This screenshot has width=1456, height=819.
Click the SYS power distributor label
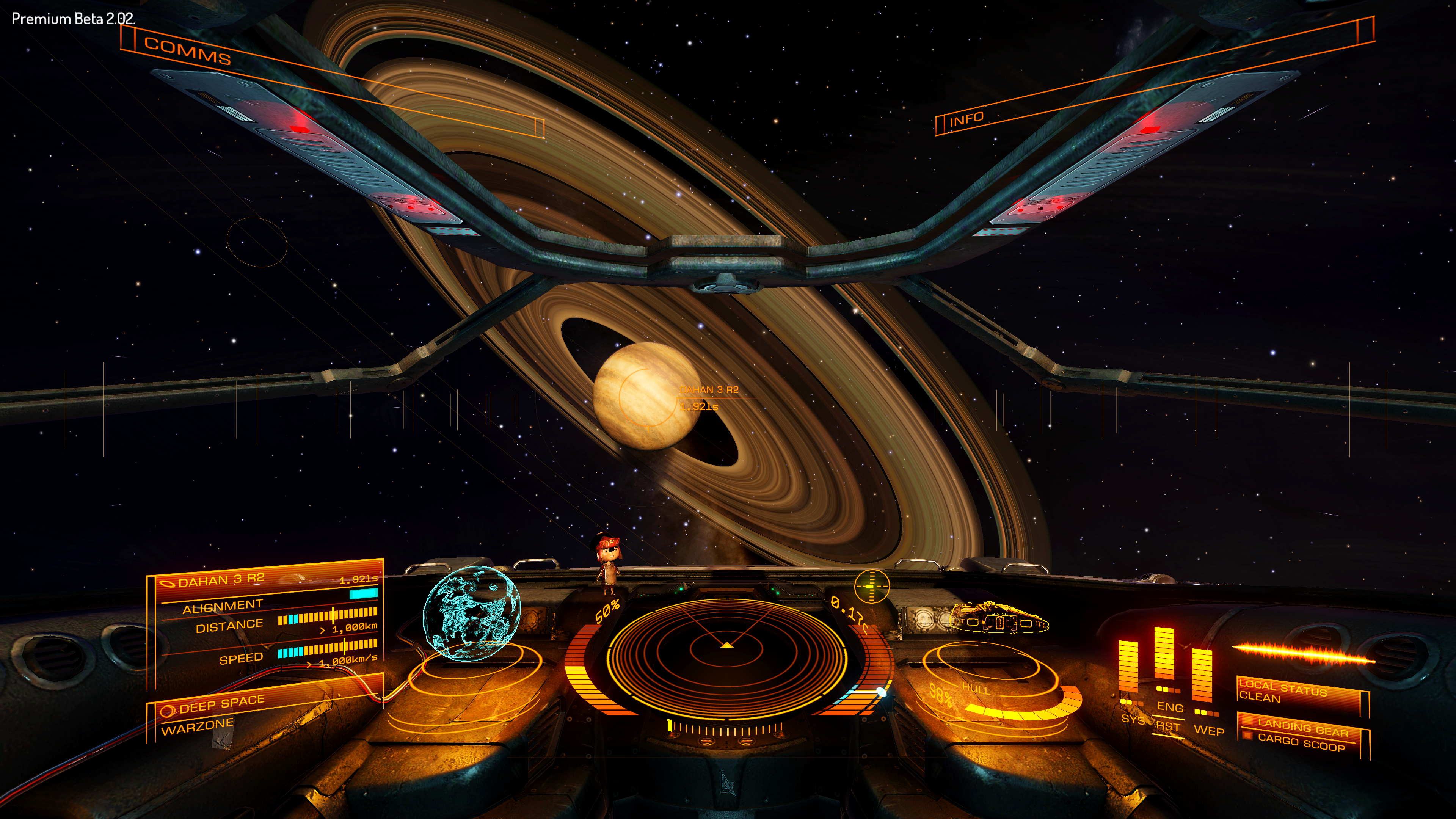(x=1132, y=719)
